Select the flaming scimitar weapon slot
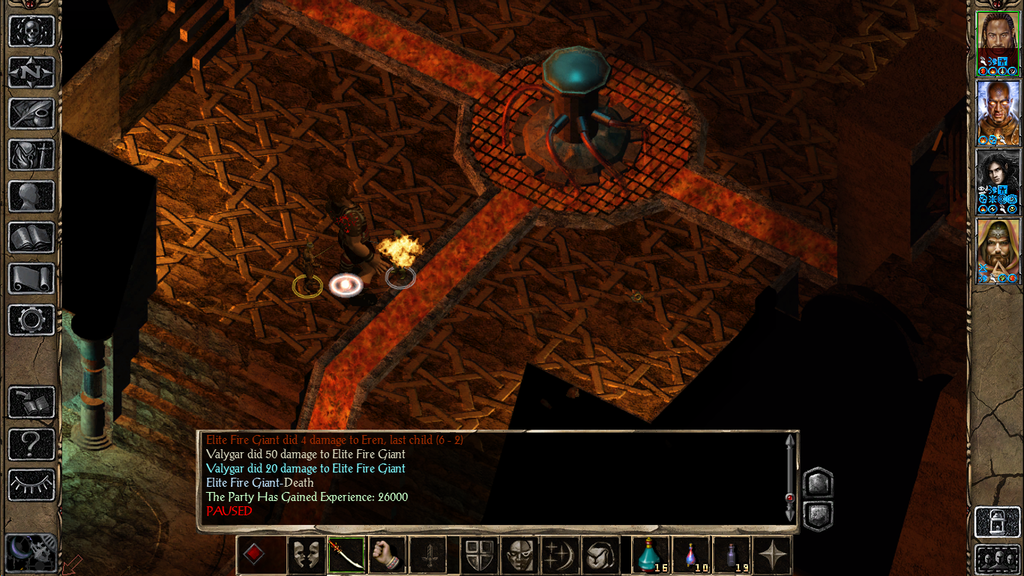Image resolution: width=1024 pixels, height=576 pixels. pyautogui.click(x=345, y=555)
